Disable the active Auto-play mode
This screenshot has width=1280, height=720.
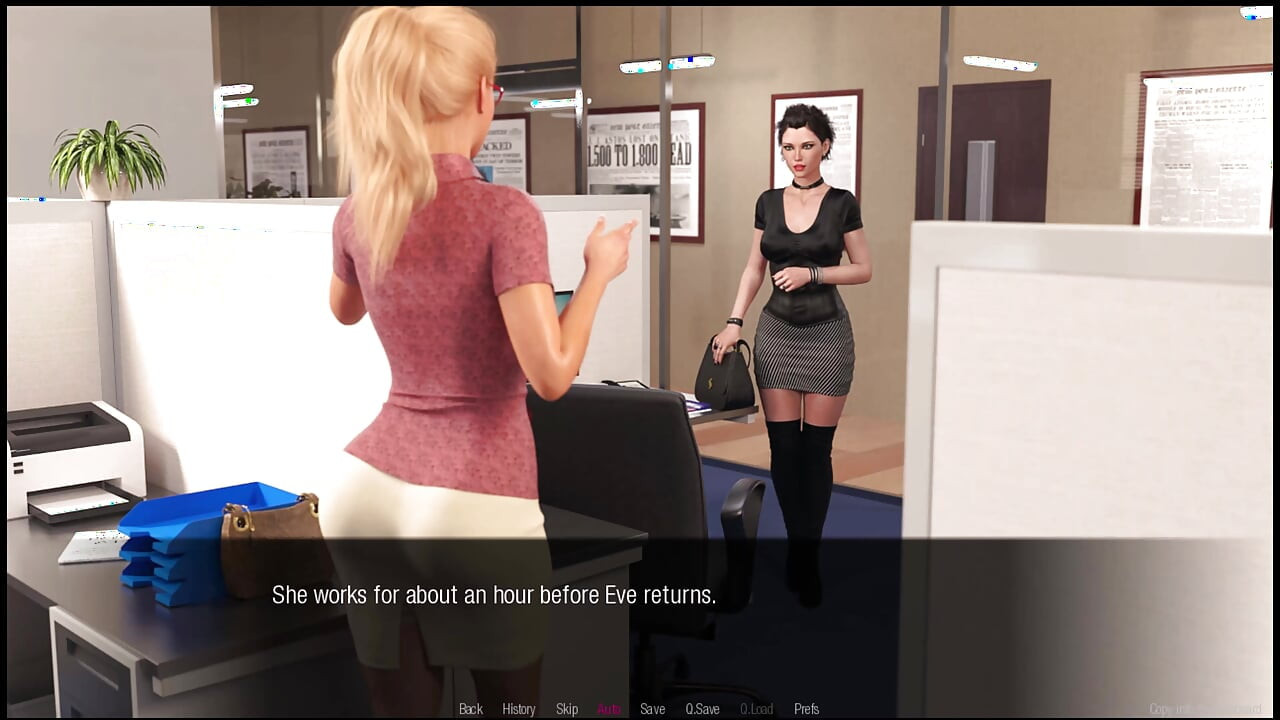(609, 708)
